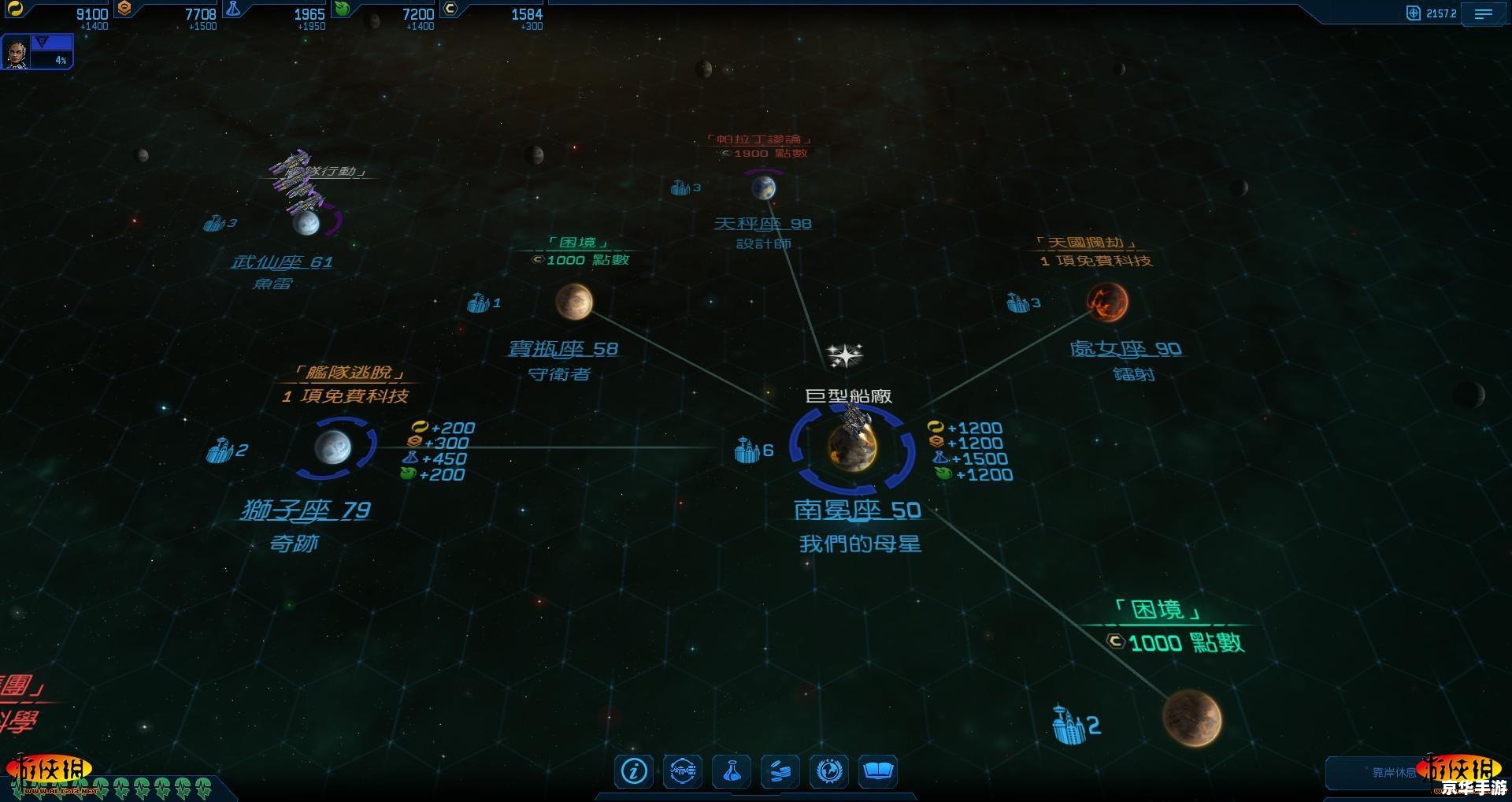Select the planet 獅子座 79
1512x802 pixels.
click(334, 447)
